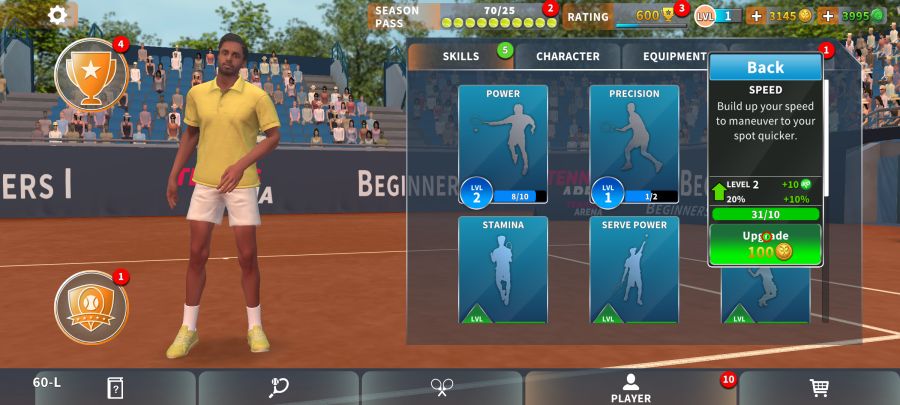Select the Stamina skill card
The width and height of the screenshot is (900, 405).
[x=503, y=270]
